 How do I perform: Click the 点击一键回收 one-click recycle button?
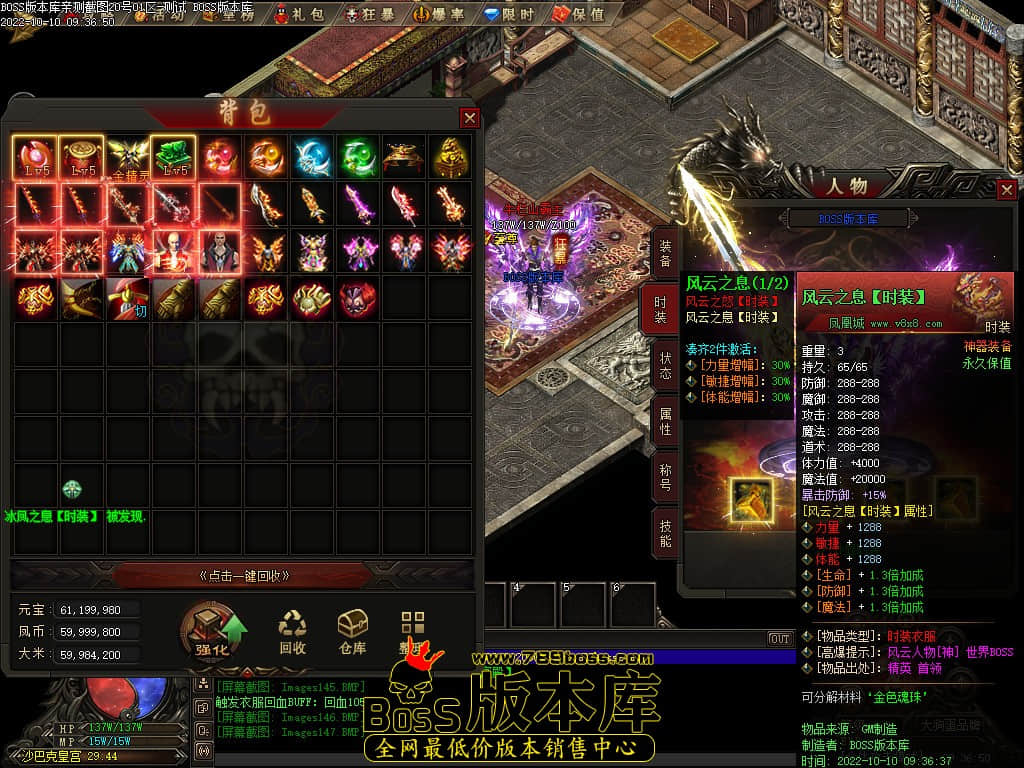point(245,576)
